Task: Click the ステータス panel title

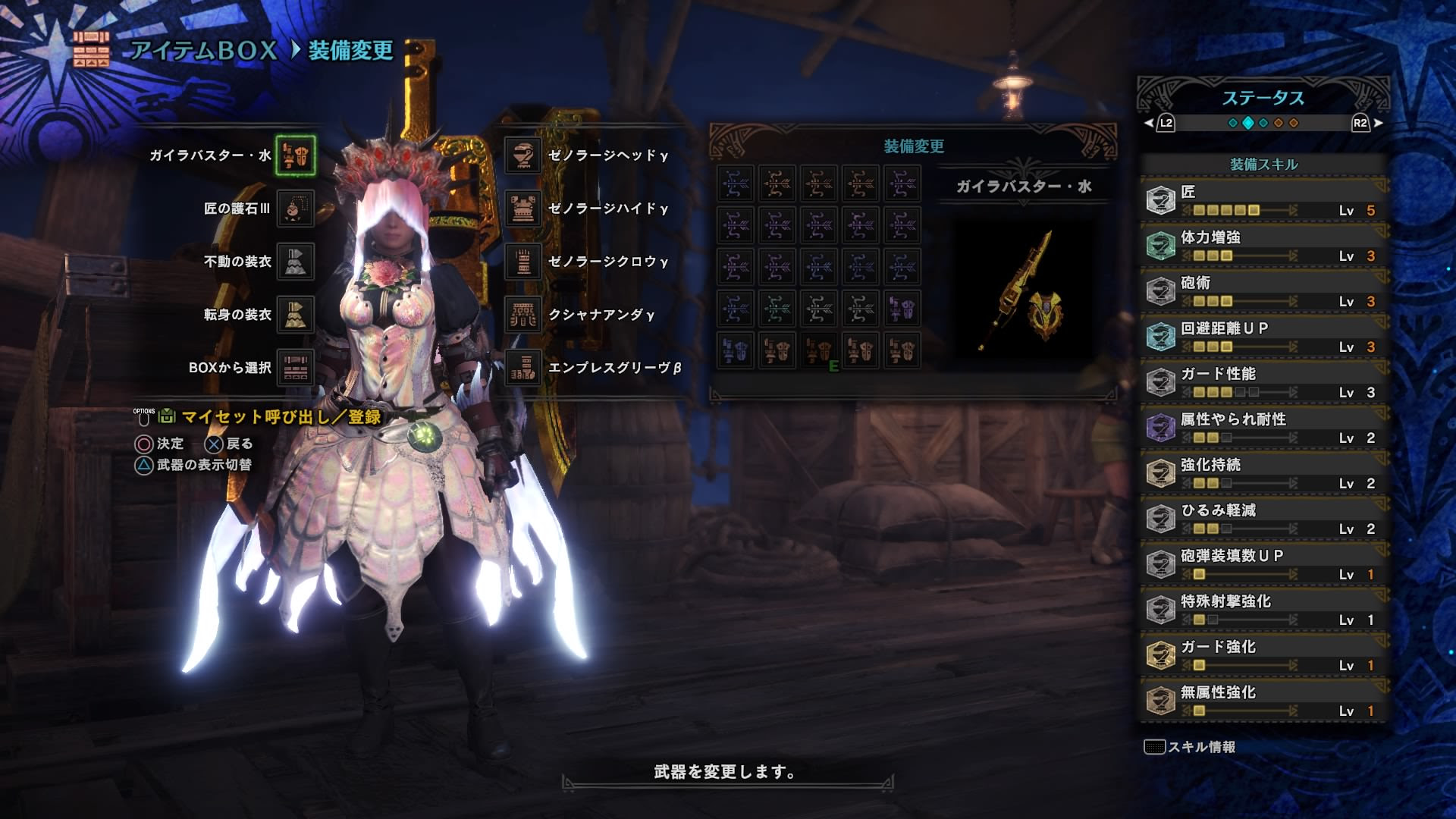Action: pos(1264,96)
